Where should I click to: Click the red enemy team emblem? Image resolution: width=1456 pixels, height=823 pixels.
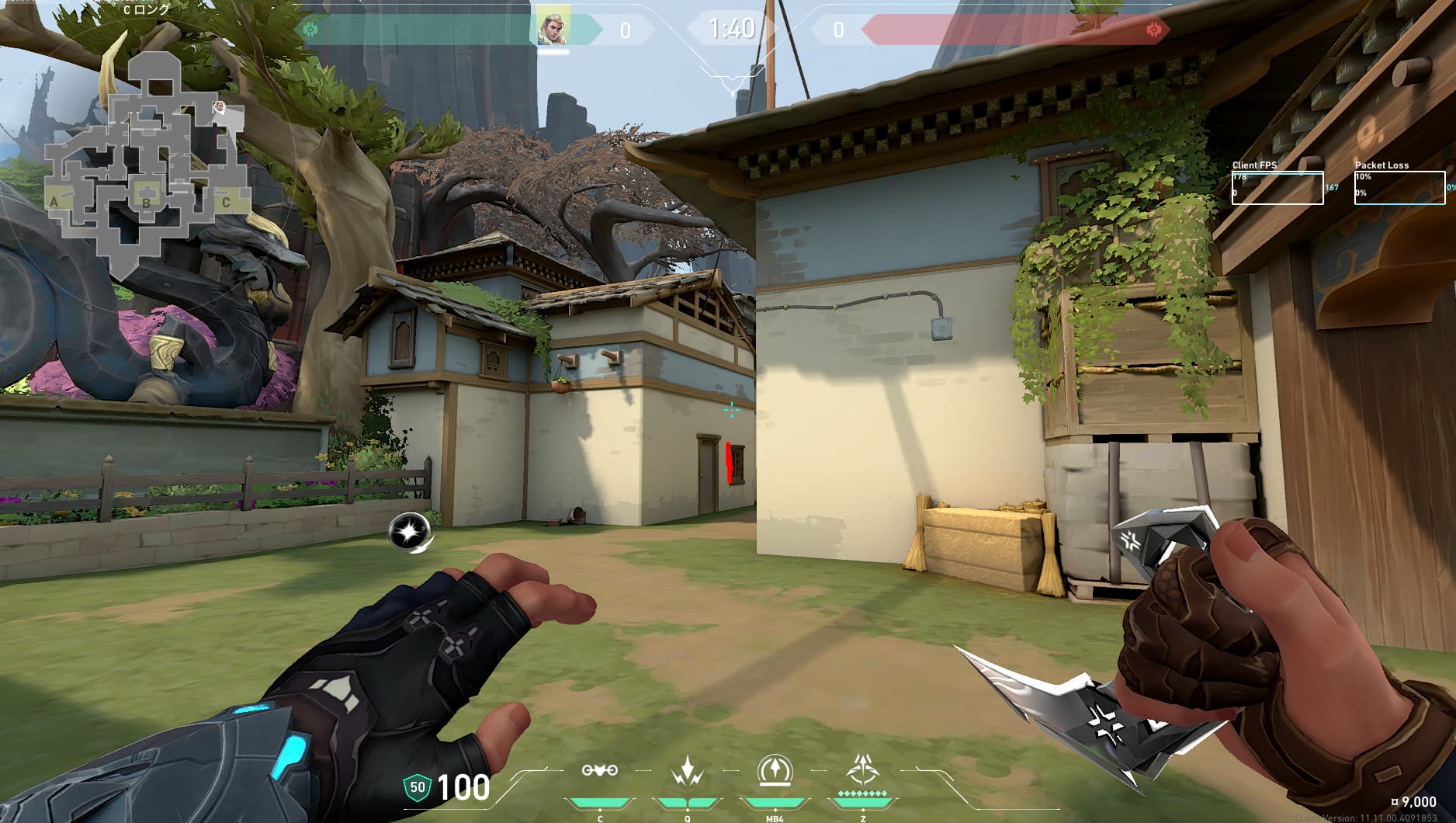tap(1153, 30)
